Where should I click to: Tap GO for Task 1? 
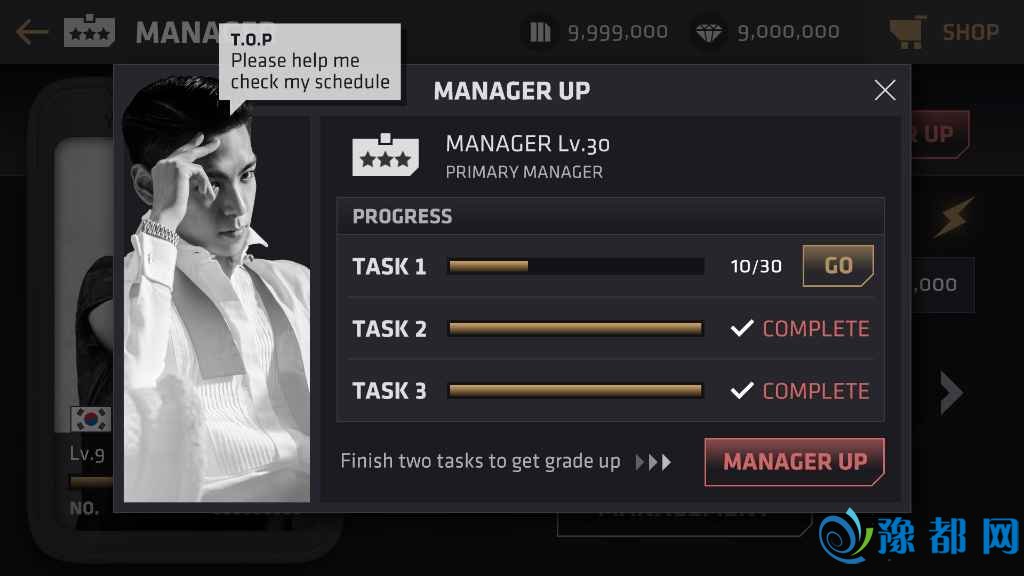[x=838, y=266]
